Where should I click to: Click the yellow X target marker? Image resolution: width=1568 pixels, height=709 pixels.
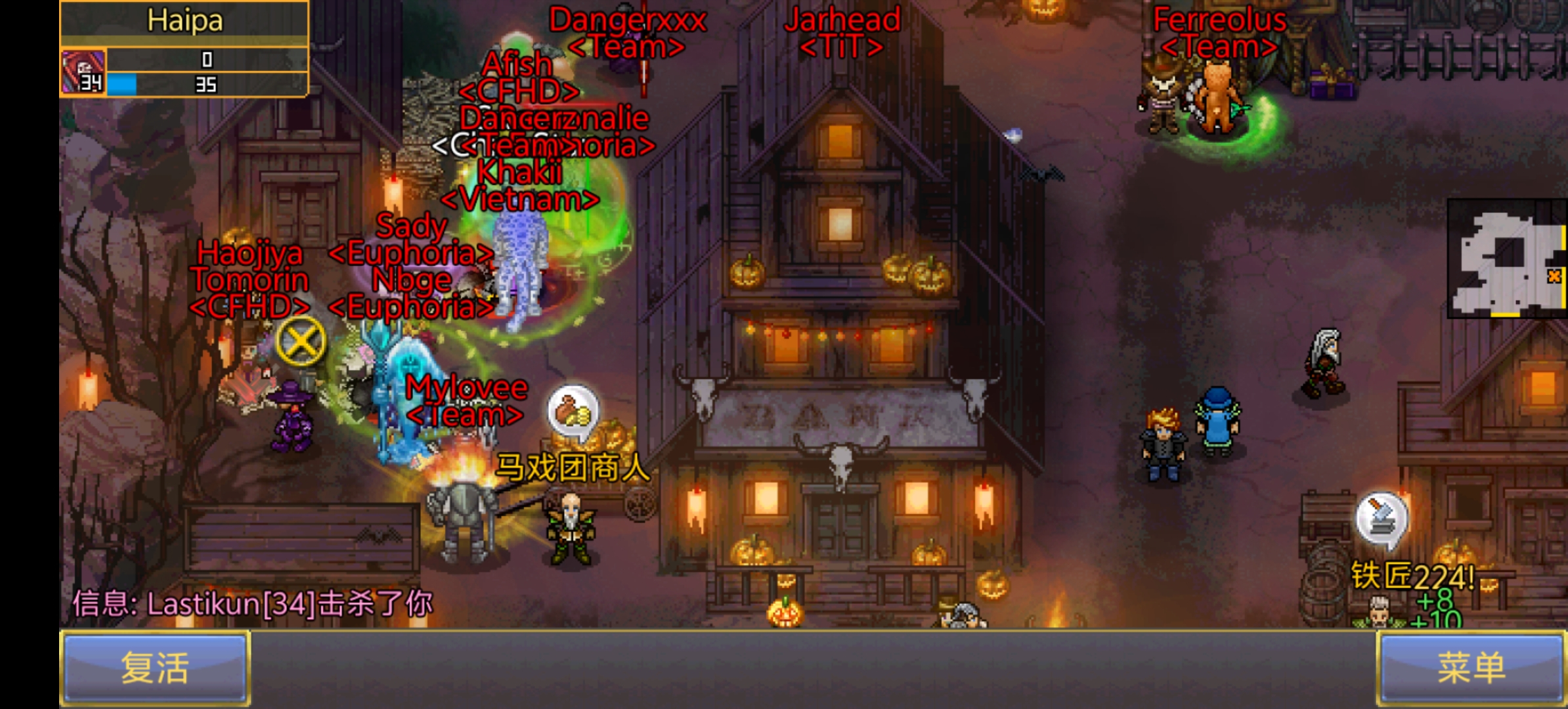tap(301, 341)
